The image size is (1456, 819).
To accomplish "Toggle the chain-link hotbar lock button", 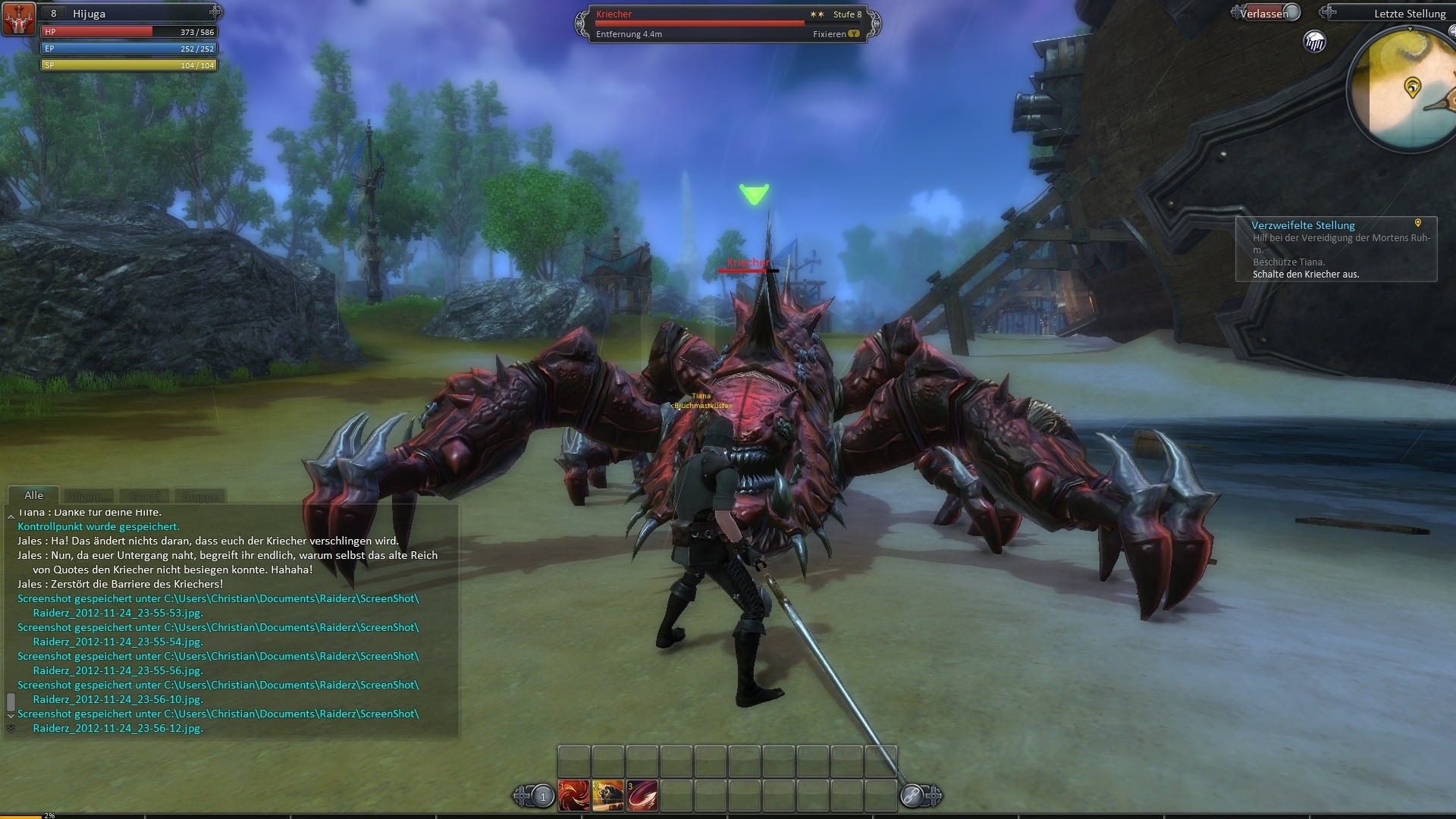I will click(x=912, y=796).
